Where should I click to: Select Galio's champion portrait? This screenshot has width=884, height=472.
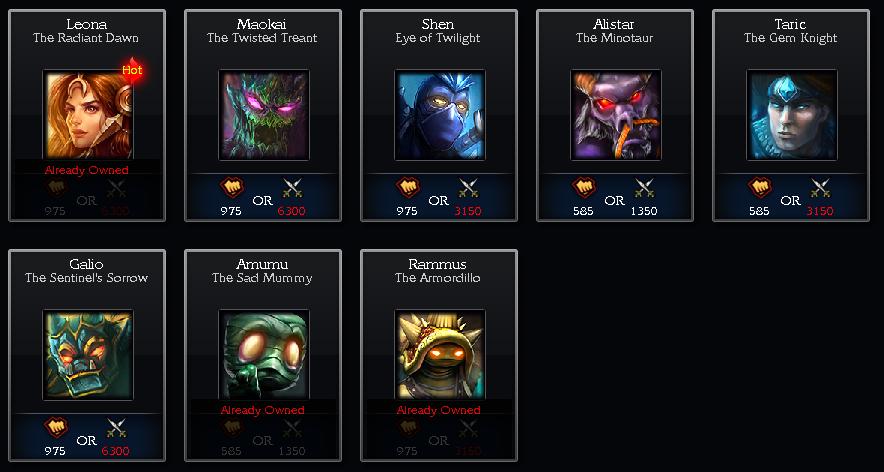(x=88, y=354)
